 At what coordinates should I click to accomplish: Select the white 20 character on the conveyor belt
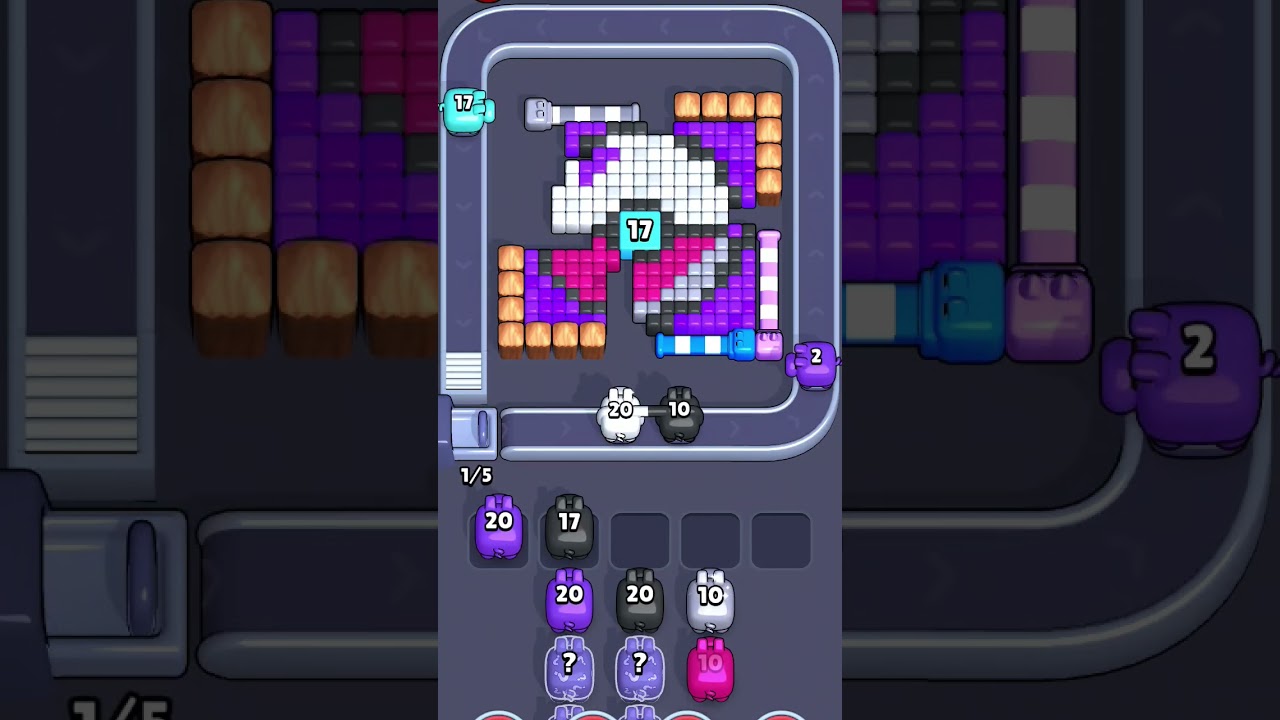[x=618, y=412]
